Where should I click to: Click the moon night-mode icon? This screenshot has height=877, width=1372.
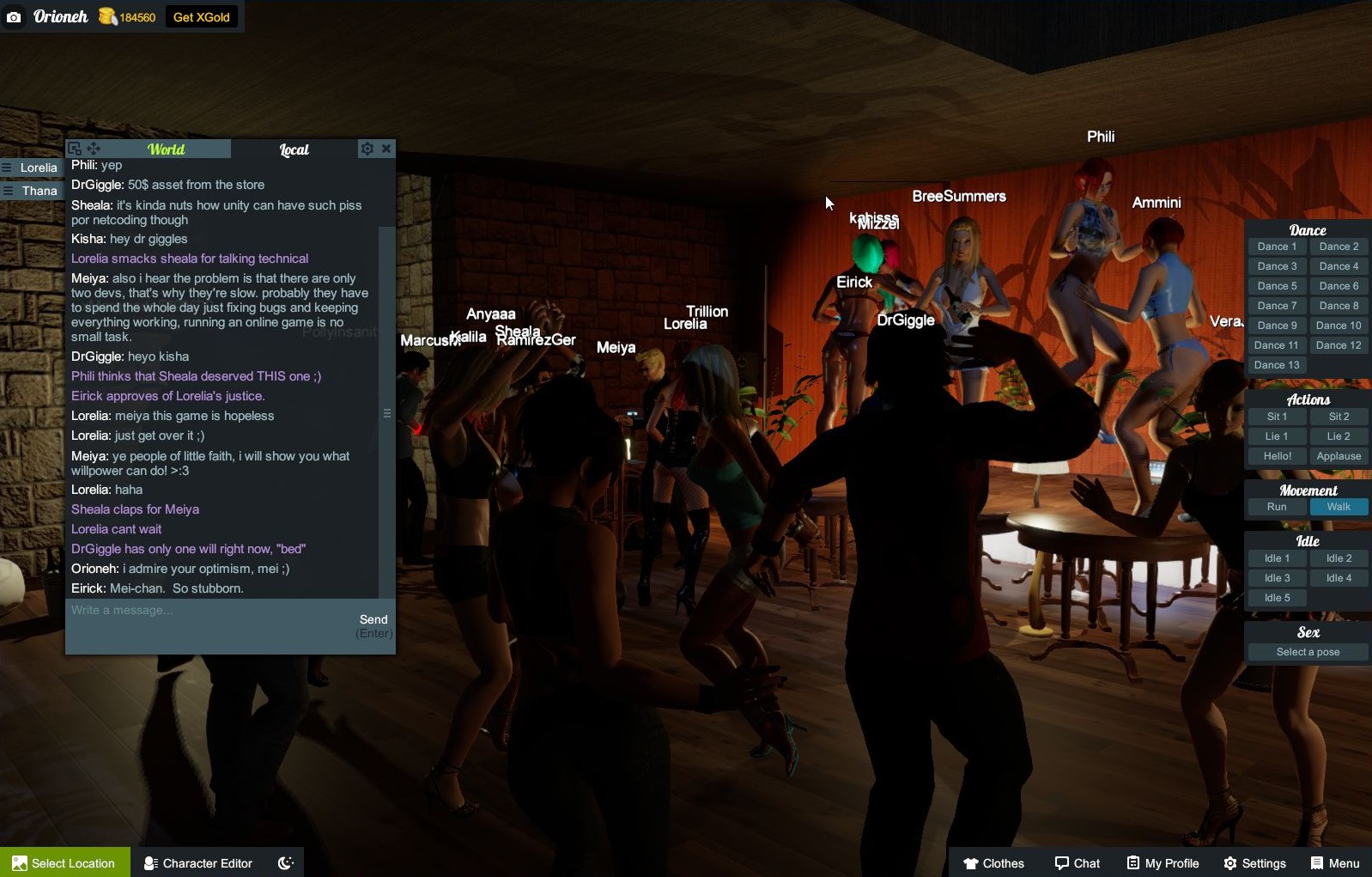coord(285,862)
